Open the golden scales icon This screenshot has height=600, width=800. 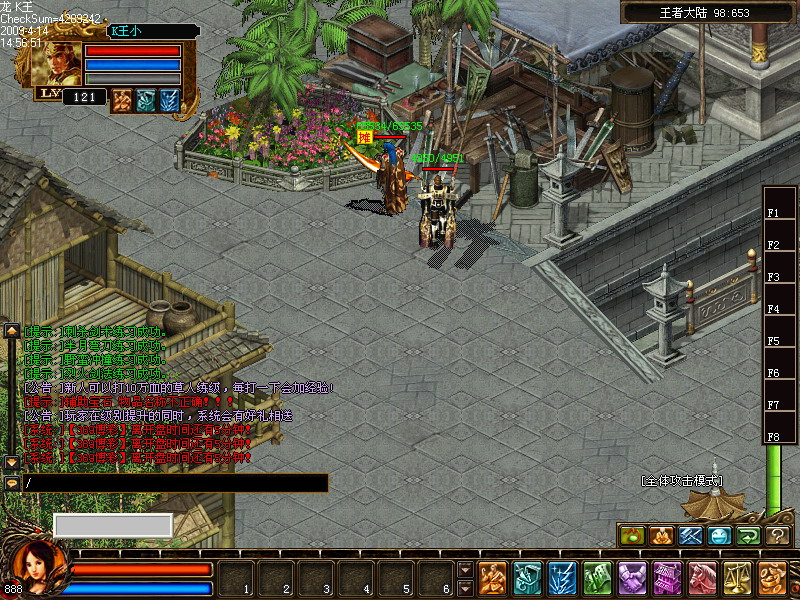[737, 577]
